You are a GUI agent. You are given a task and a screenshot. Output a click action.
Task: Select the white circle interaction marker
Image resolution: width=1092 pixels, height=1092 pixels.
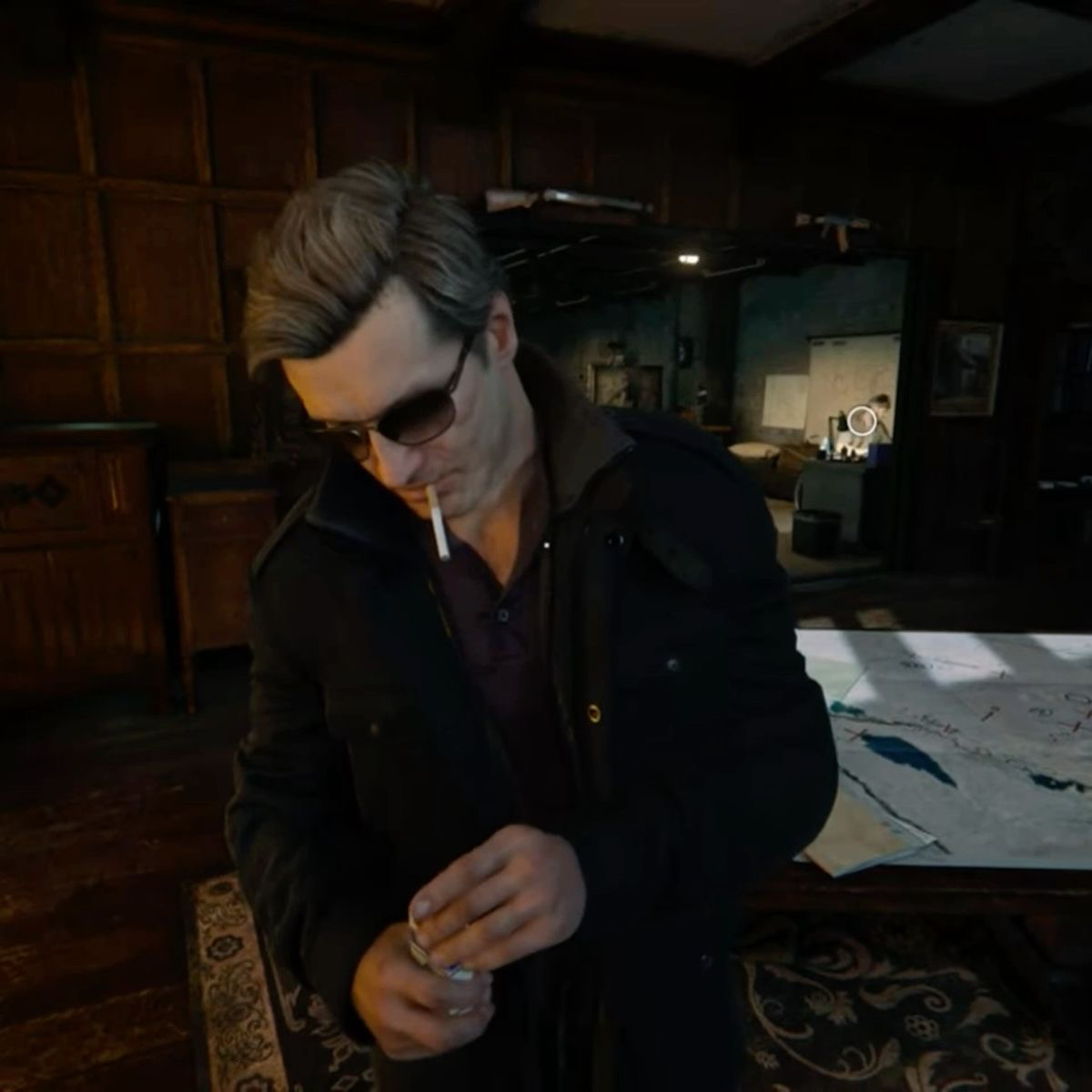pos(862,420)
